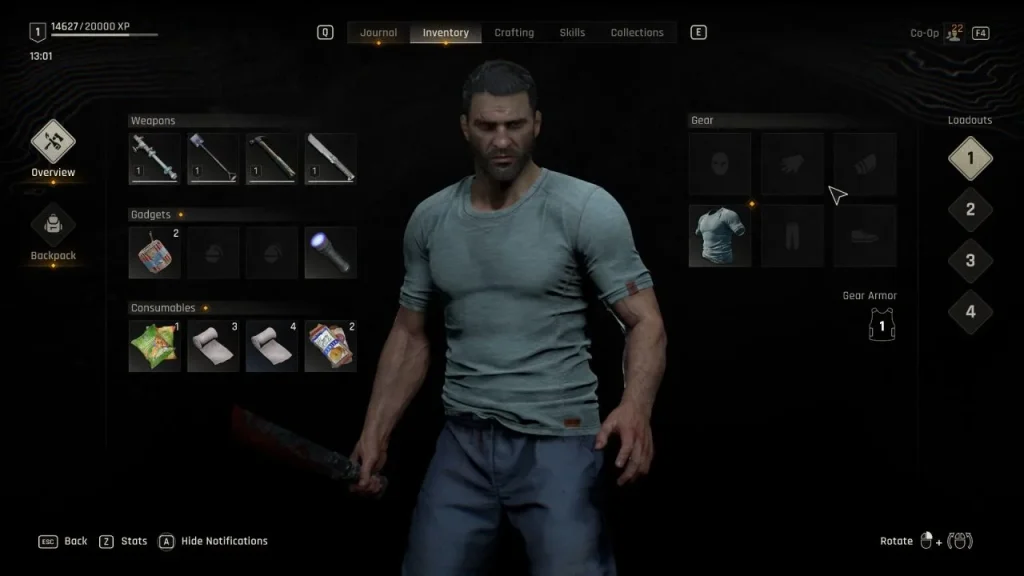Choose the hammer weapon slot
Screen dimensions: 1024x576
tap(272, 158)
